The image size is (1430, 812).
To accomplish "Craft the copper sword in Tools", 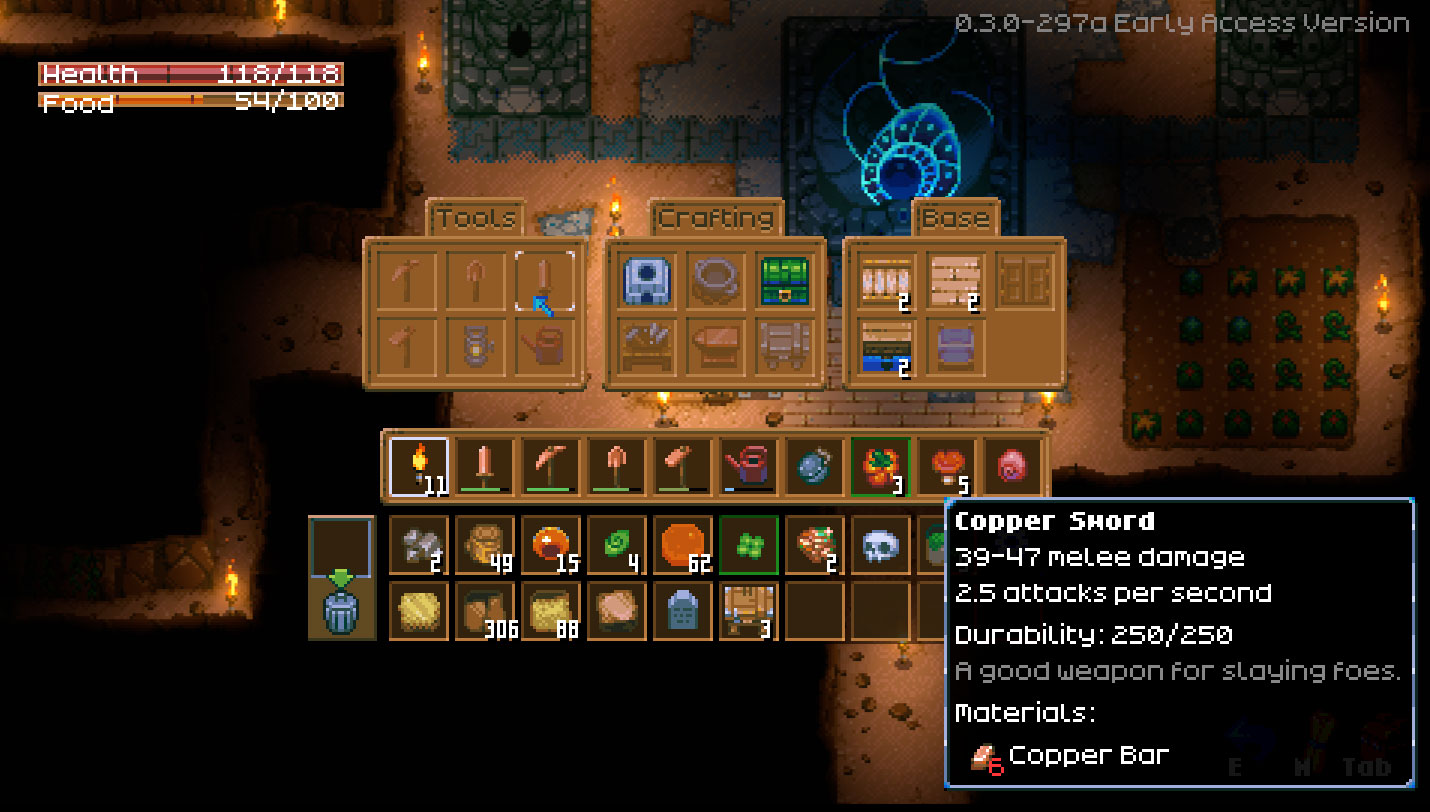I will pos(545,281).
